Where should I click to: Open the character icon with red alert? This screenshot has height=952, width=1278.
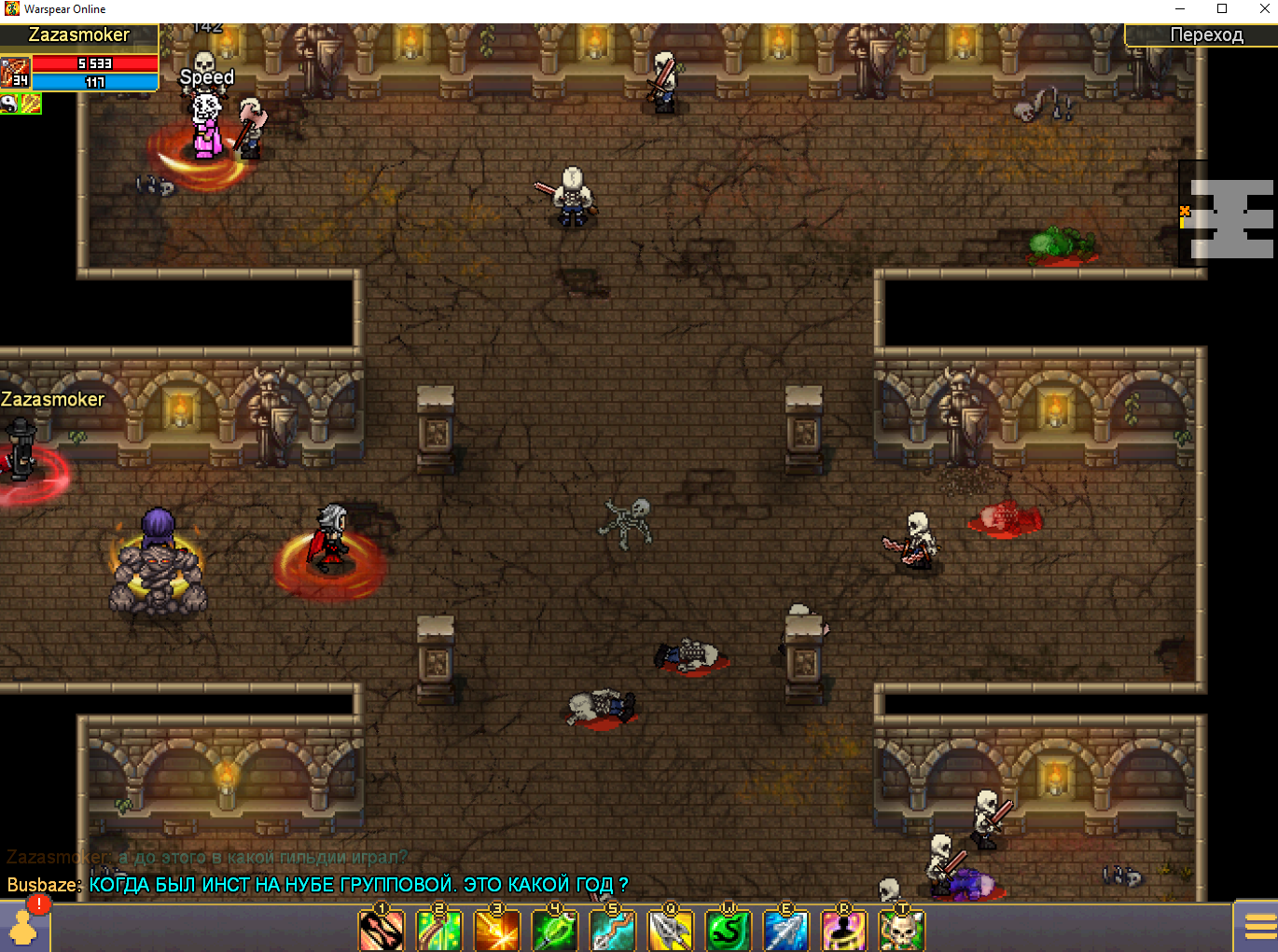(23, 925)
